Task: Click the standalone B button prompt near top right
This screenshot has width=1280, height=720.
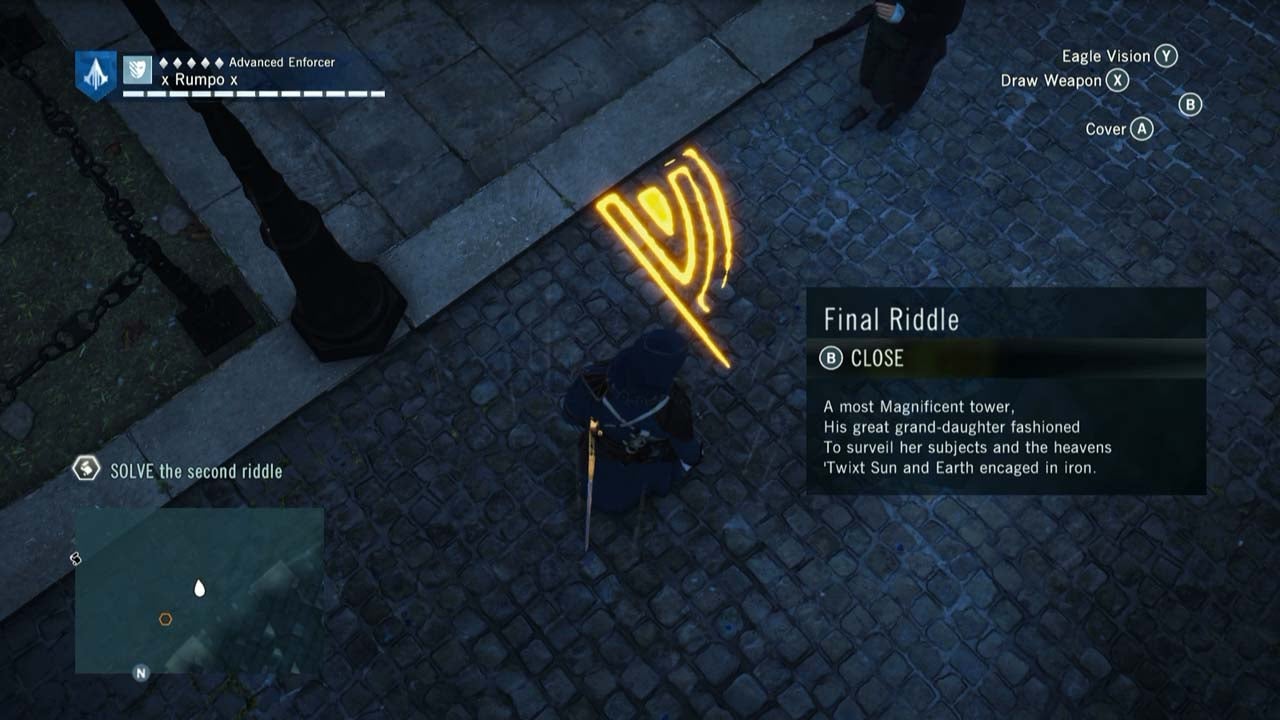Action: pyautogui.click(x=1189, y=105)
